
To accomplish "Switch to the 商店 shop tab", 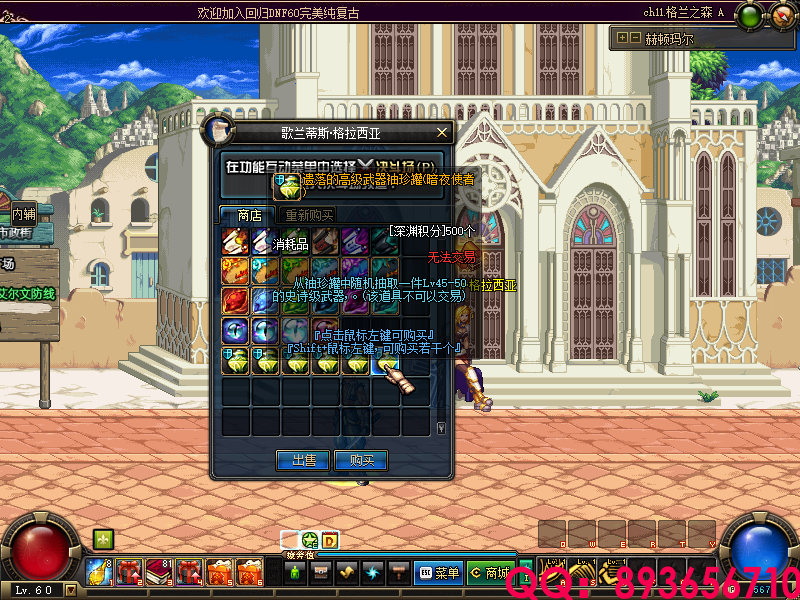I will pyautogui.click(x=249, y=215).
